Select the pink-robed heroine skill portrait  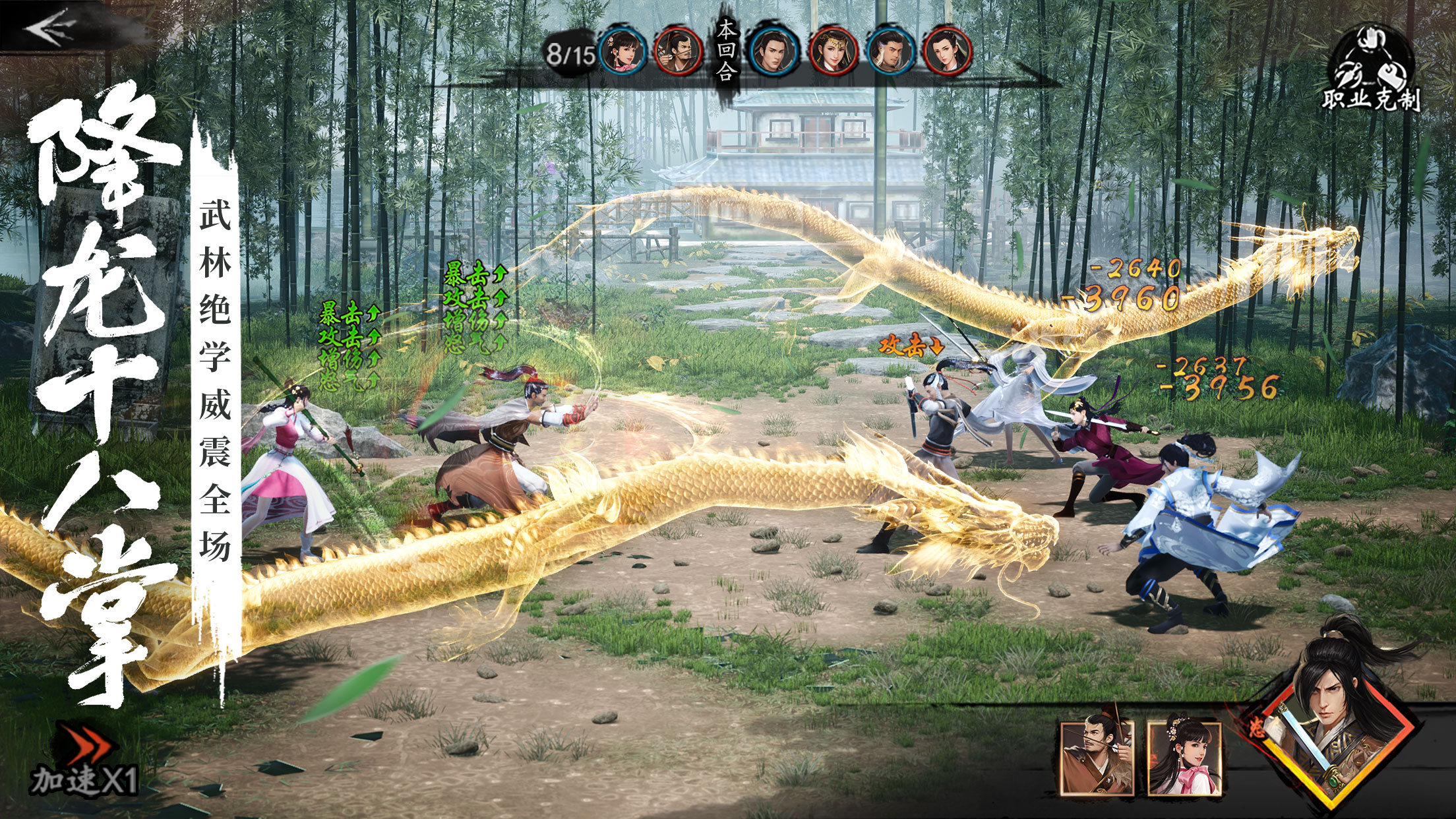click(1184, 757)
